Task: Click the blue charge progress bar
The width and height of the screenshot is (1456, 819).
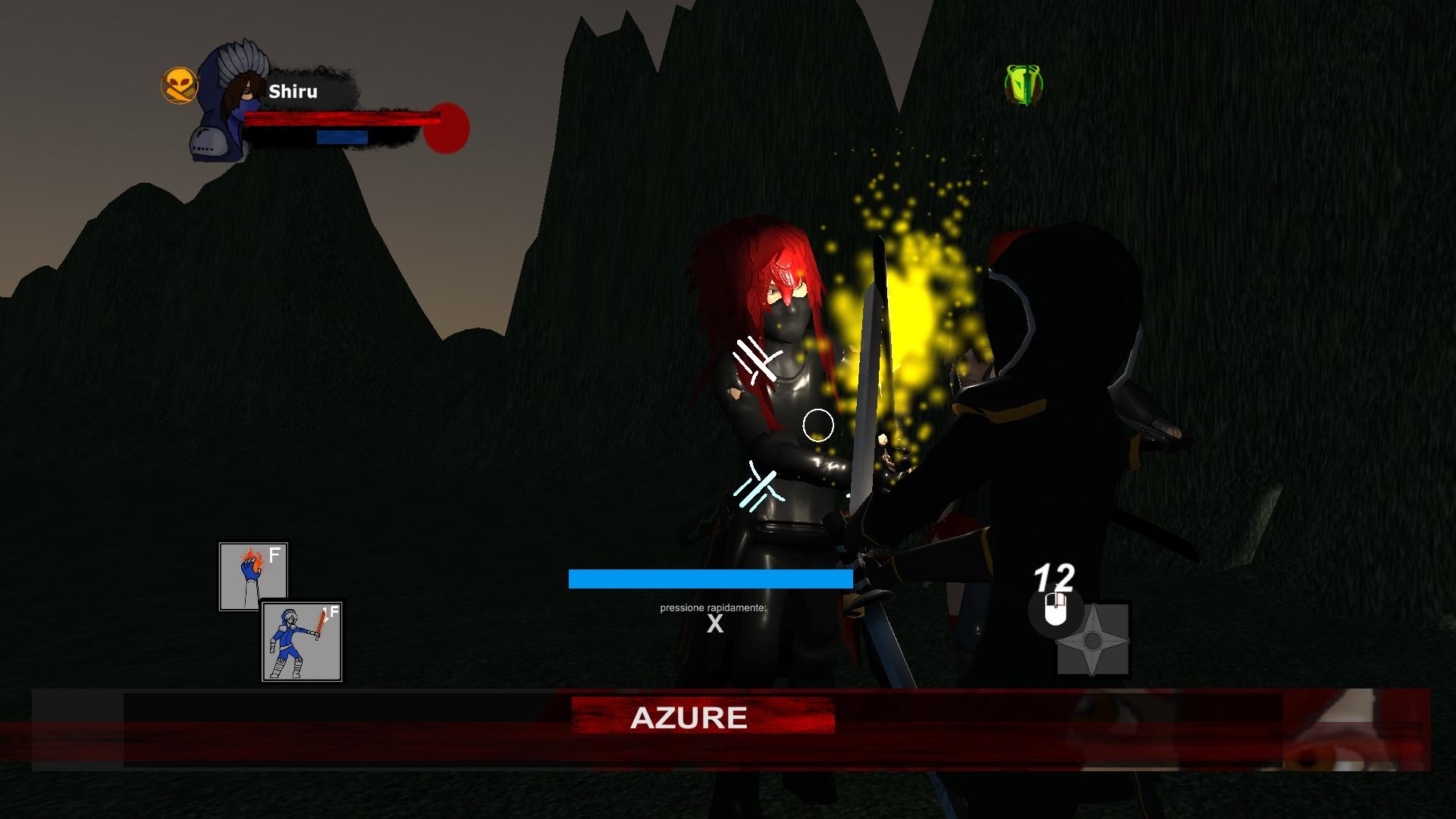Action: [x=709, y=579]
